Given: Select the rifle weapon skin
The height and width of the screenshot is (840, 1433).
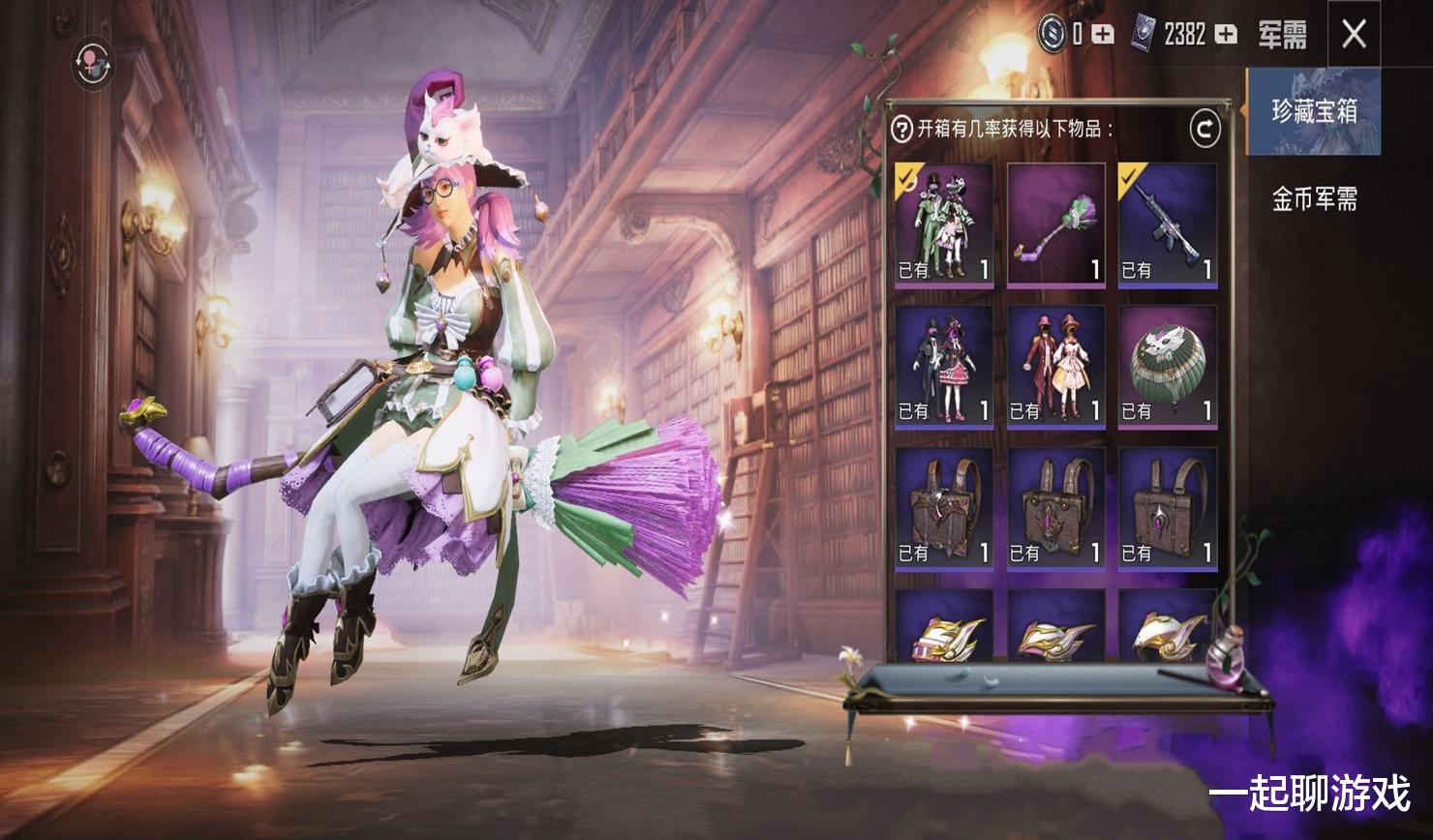Looking at the screenshot, I should tap(1168, 225).
